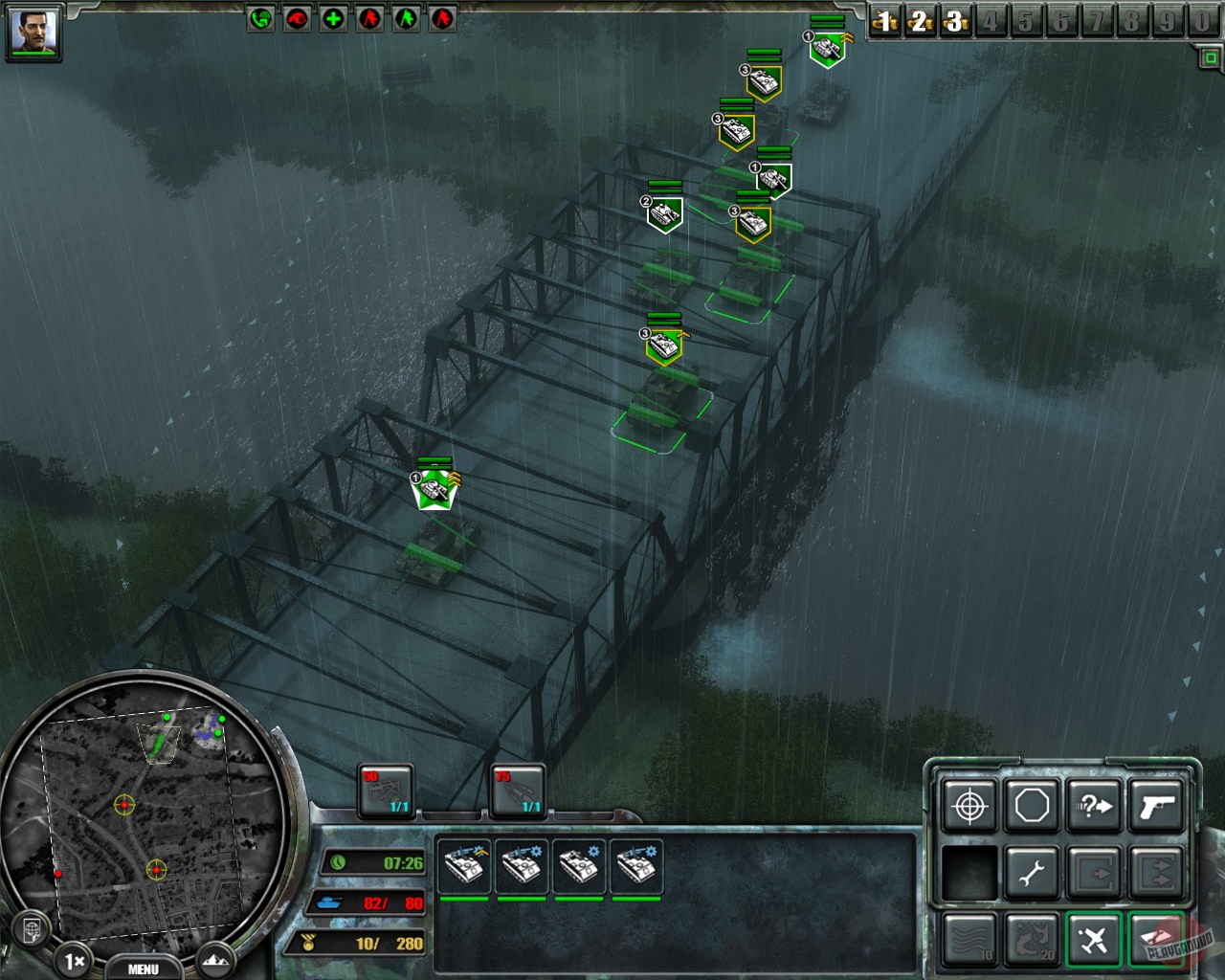Issue the stop command with the octagon icon
The width and height of the screenshot is (1225, 980).
[x=1034, y=807]
